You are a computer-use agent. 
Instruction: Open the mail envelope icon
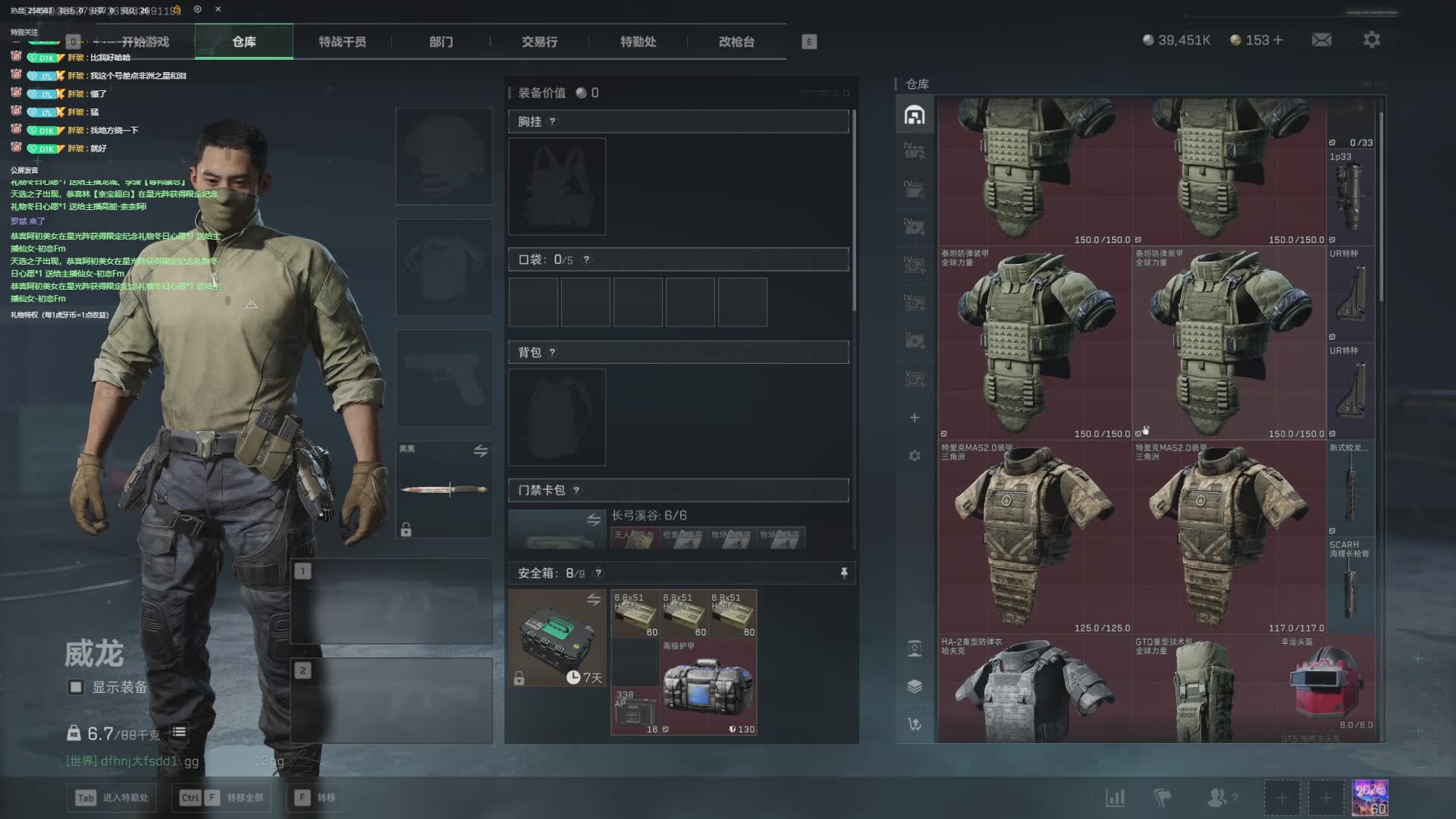click(1322, 39)
